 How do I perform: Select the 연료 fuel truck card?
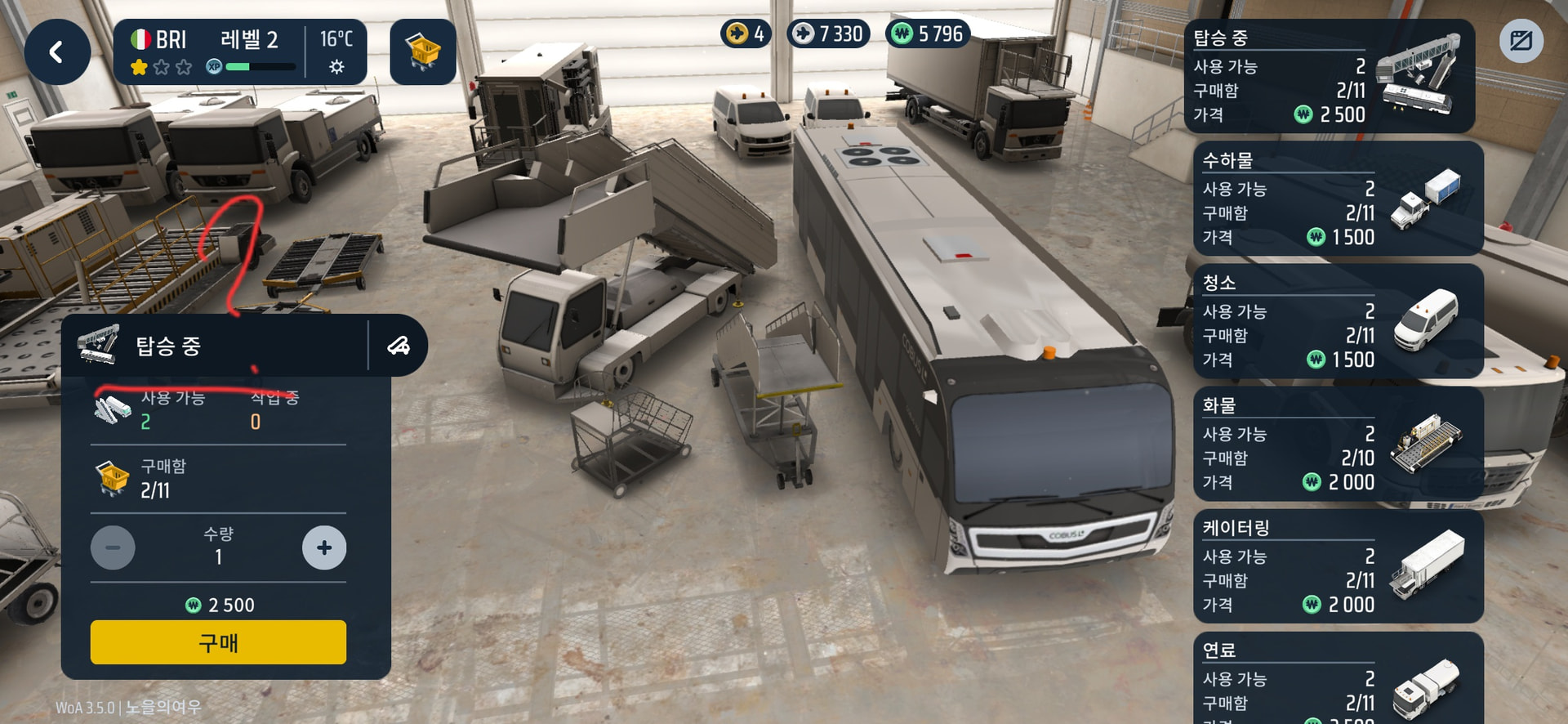(x=1338, y=680)
